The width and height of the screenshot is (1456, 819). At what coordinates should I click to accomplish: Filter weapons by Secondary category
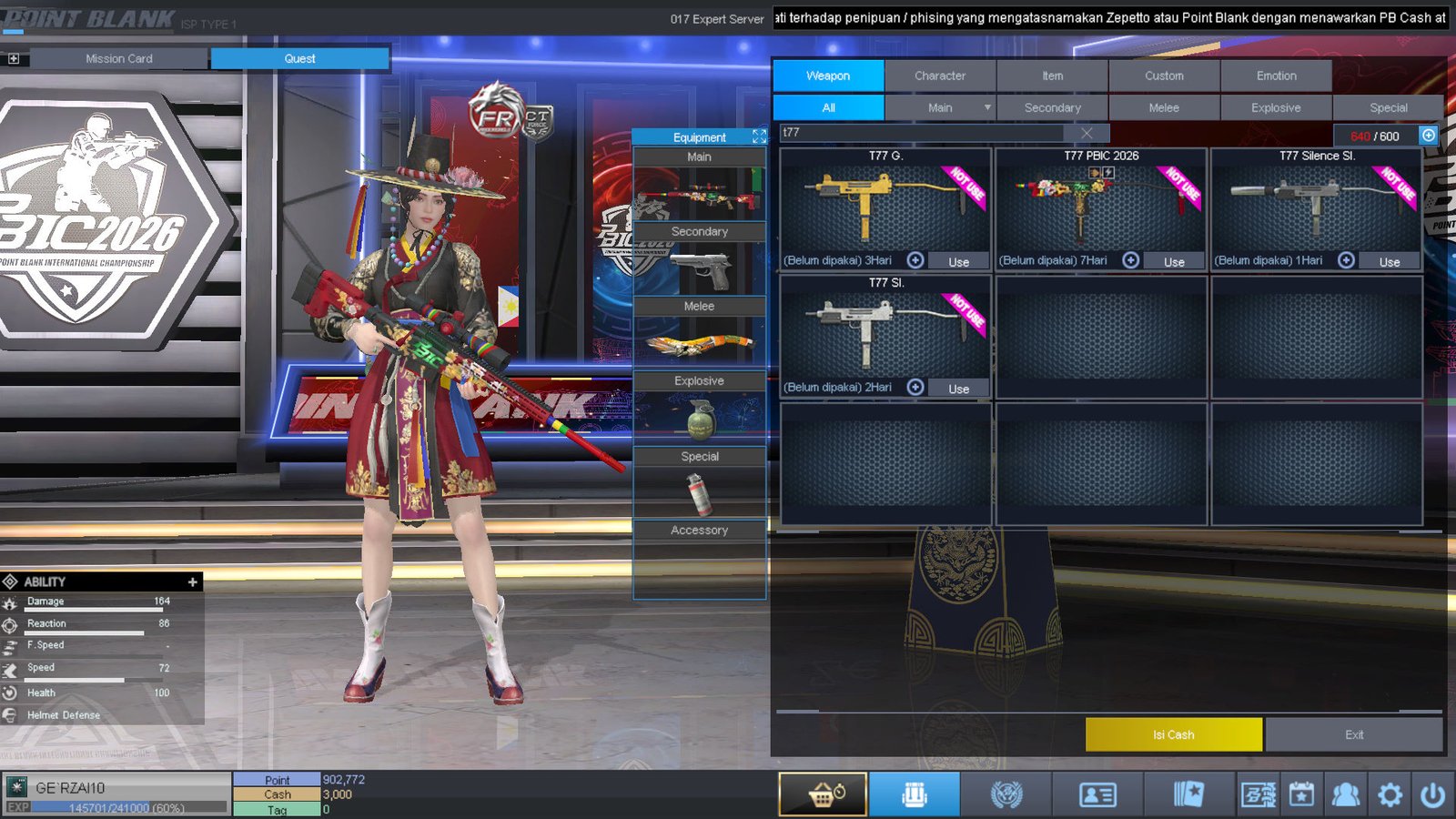click(1052, 107)
